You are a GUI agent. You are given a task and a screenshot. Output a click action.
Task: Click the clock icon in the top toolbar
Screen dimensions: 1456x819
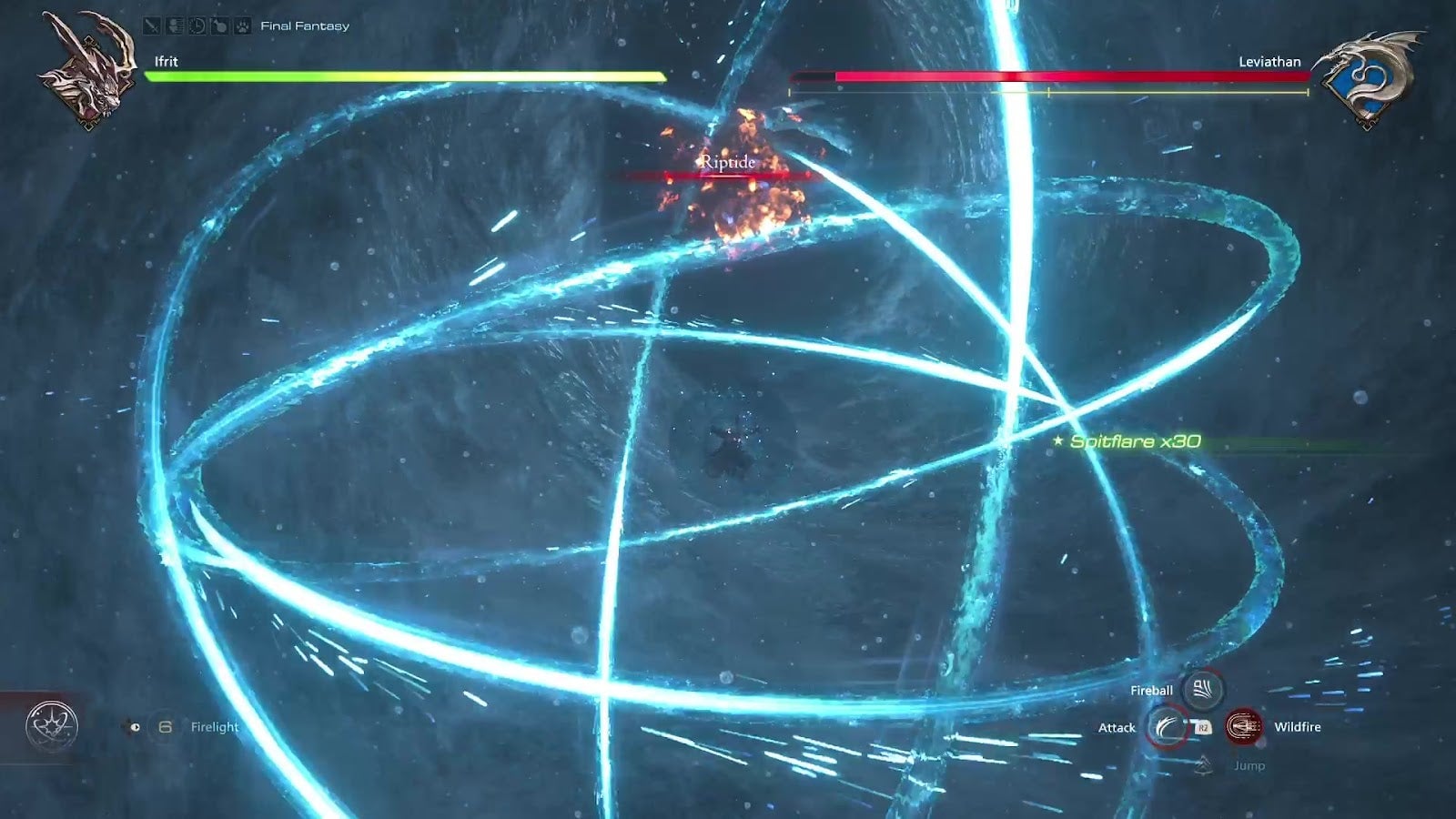tap(197, 25)
